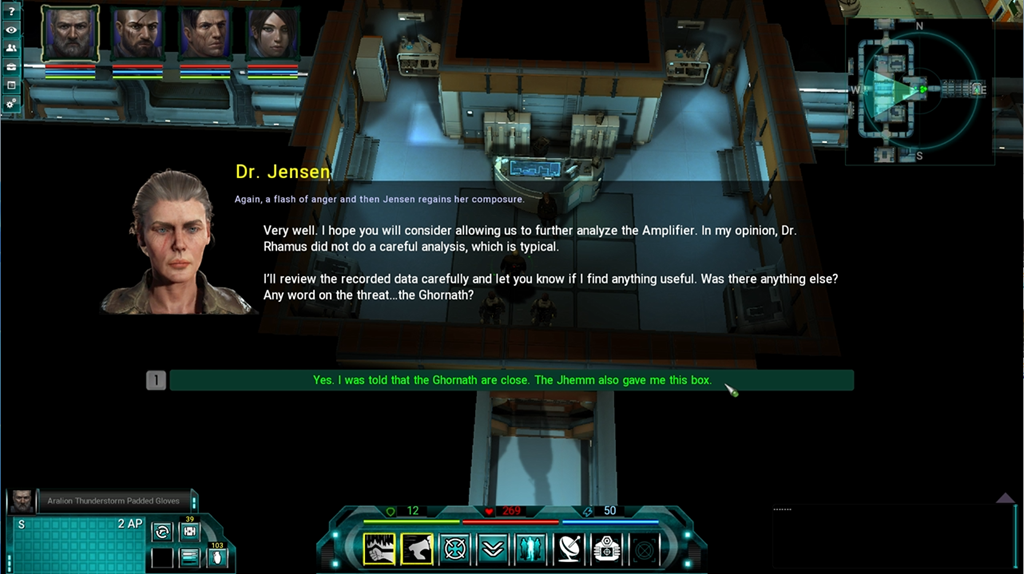The width and height of the screenshot is (1024, 574).
Task: Activate the three-figure squad ability
Action: pos(529,548)
